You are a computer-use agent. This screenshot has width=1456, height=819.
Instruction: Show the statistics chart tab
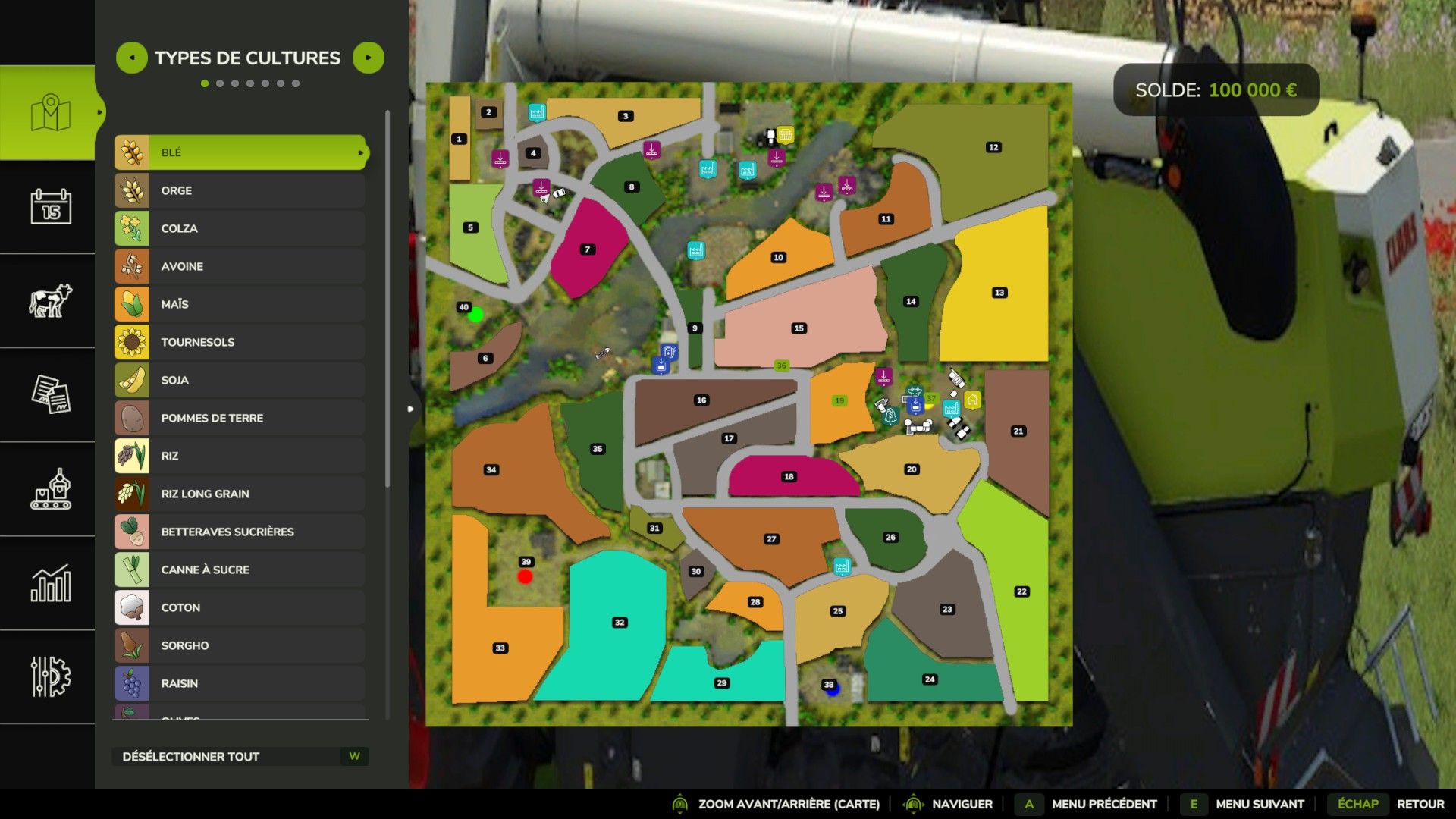click(x=50, y=583)
